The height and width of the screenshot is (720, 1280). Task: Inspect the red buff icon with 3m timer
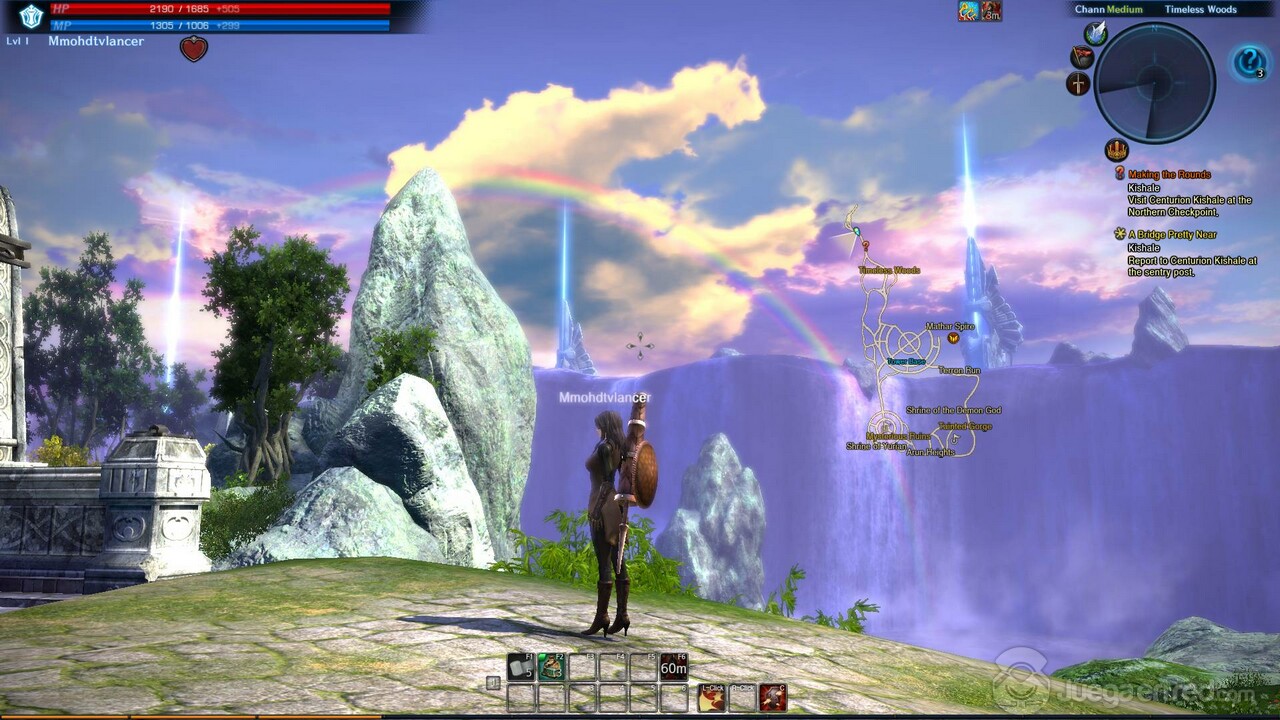coord(991,12)
